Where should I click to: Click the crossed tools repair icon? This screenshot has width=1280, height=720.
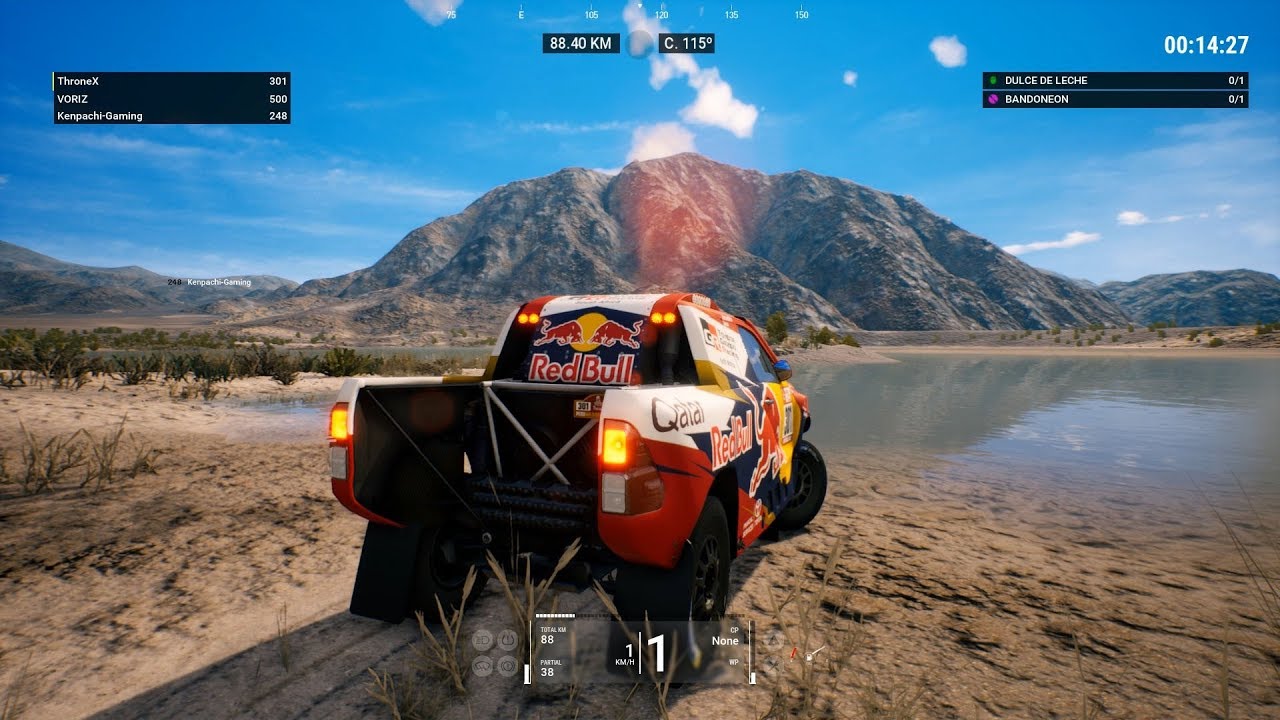[x=774, y=664]
